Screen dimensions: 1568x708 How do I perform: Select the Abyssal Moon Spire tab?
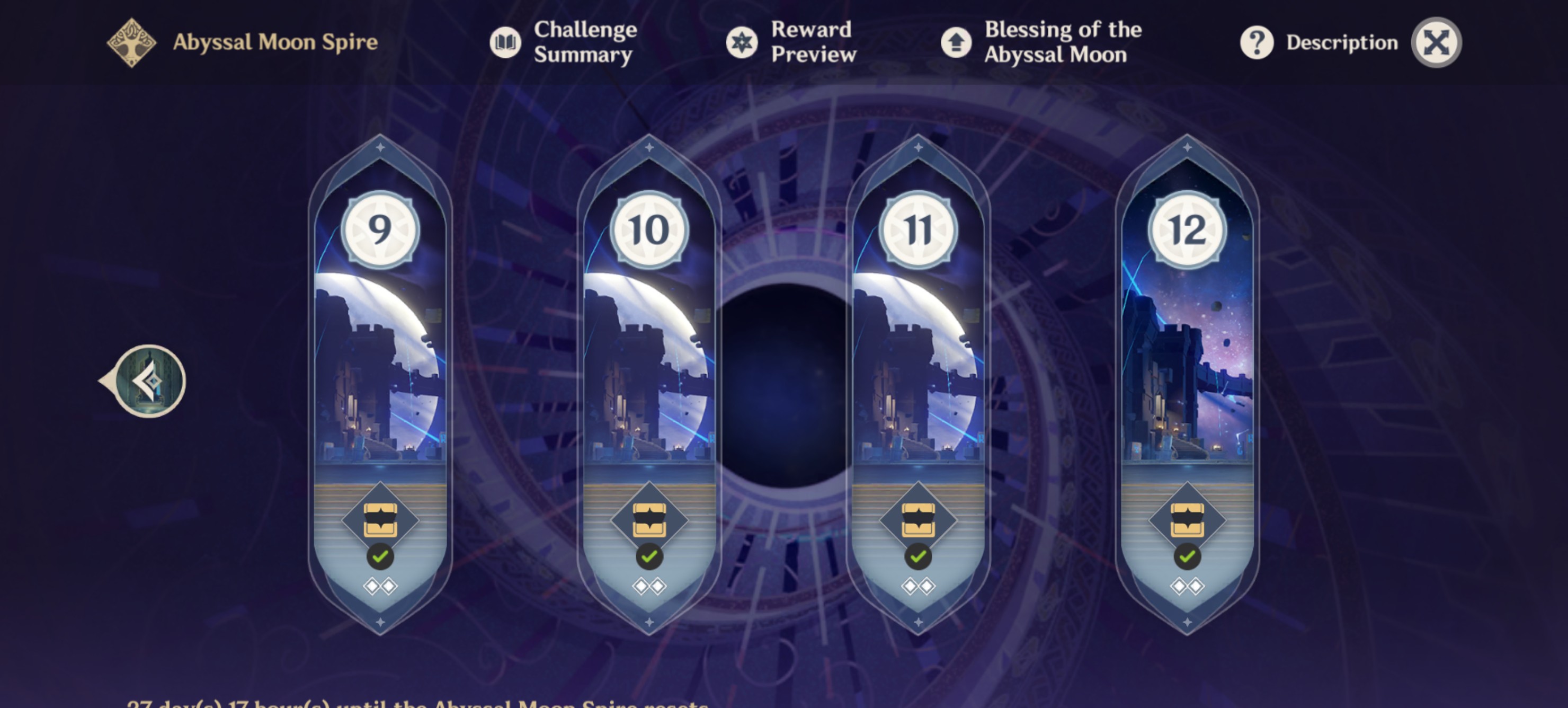(275, 42)
